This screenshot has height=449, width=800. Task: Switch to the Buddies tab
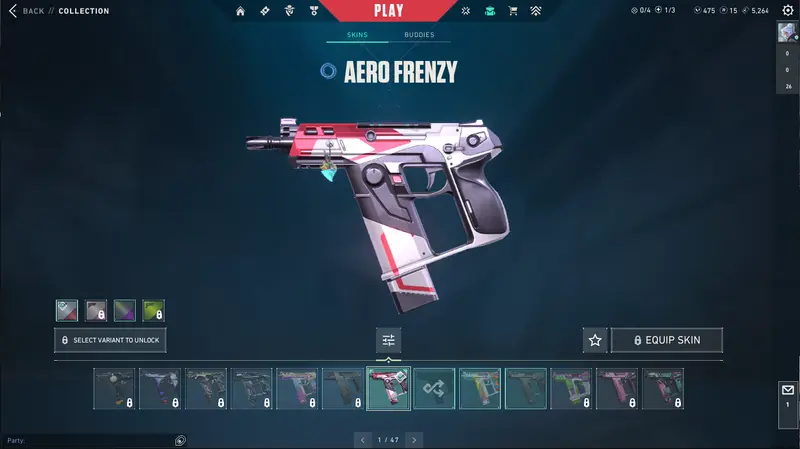pyautogui.click(x=419, y=35)
